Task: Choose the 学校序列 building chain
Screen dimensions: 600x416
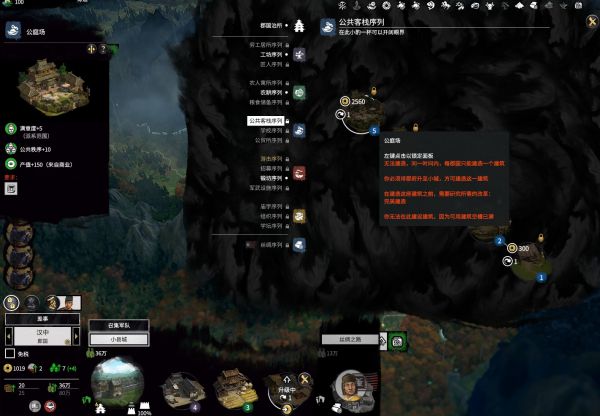Action: (270, 130)
